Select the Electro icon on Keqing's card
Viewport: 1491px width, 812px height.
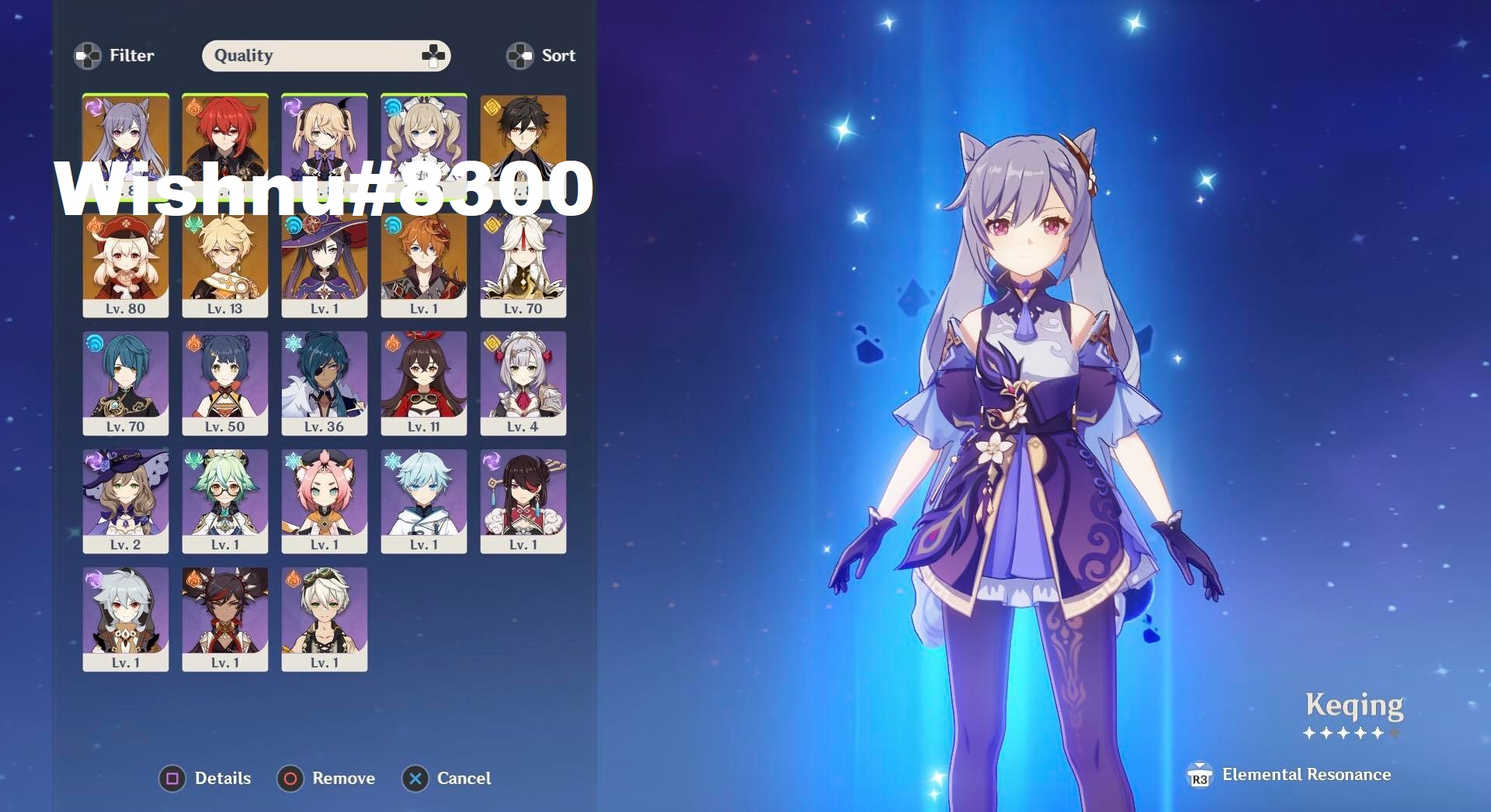coord(93,106)
